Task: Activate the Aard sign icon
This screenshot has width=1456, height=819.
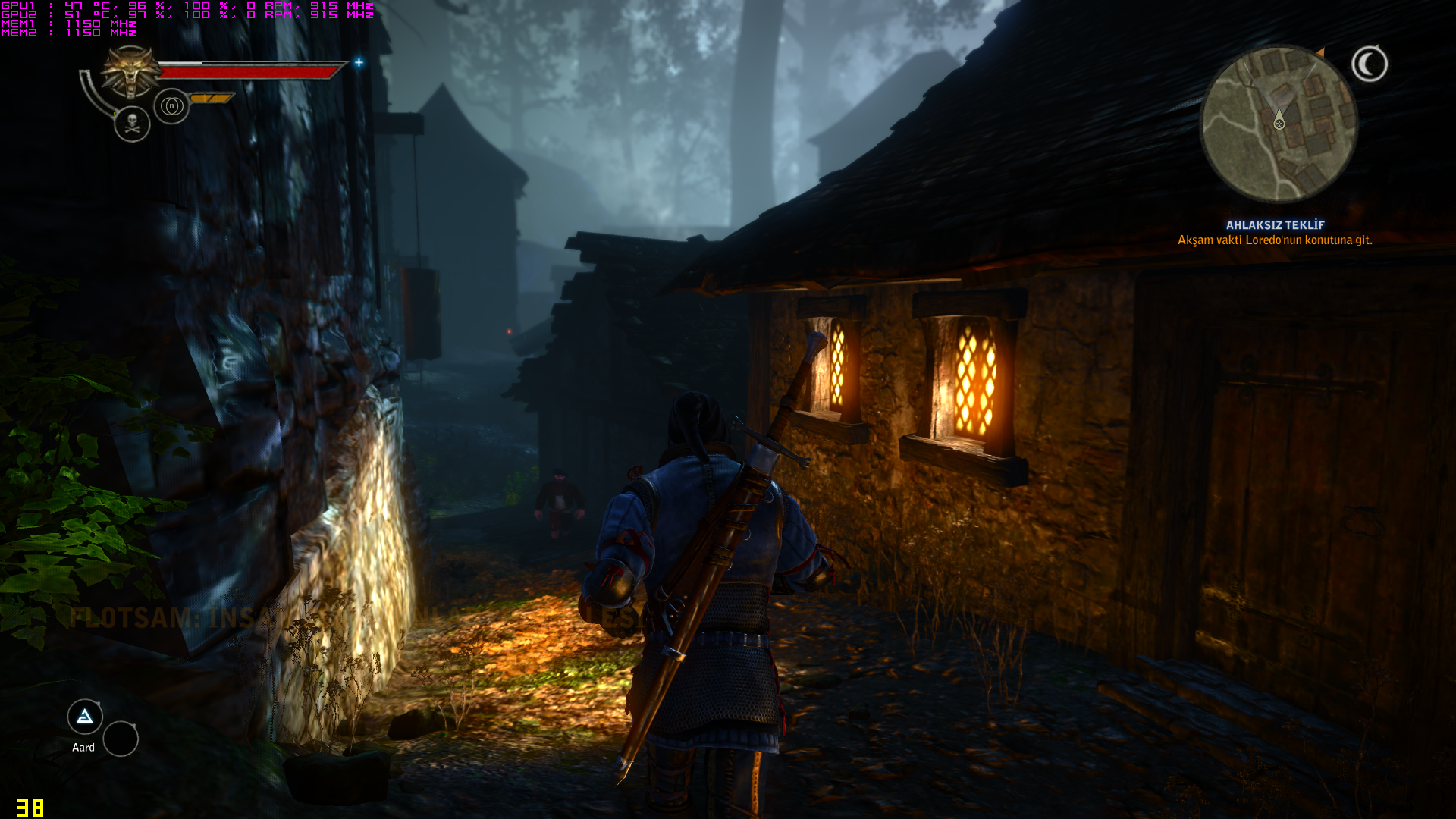Action: (85, 717)
